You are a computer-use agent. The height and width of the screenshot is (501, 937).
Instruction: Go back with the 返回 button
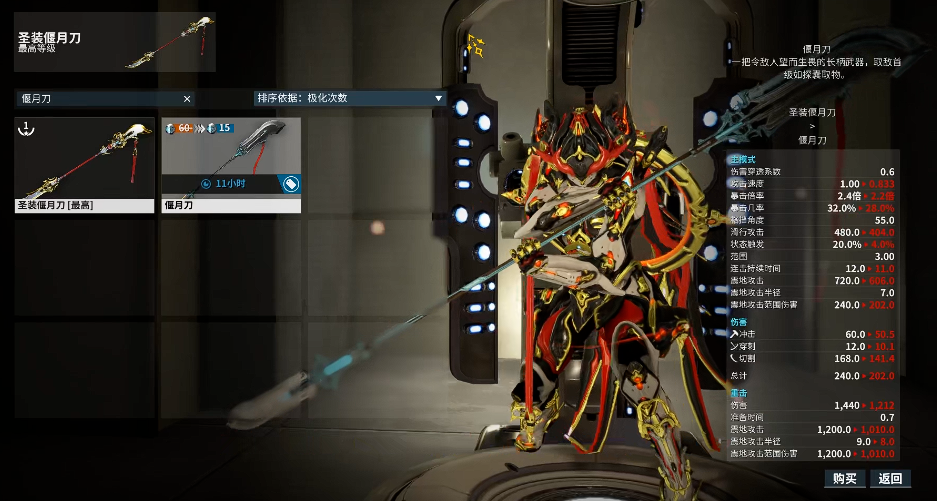point(890,479)
